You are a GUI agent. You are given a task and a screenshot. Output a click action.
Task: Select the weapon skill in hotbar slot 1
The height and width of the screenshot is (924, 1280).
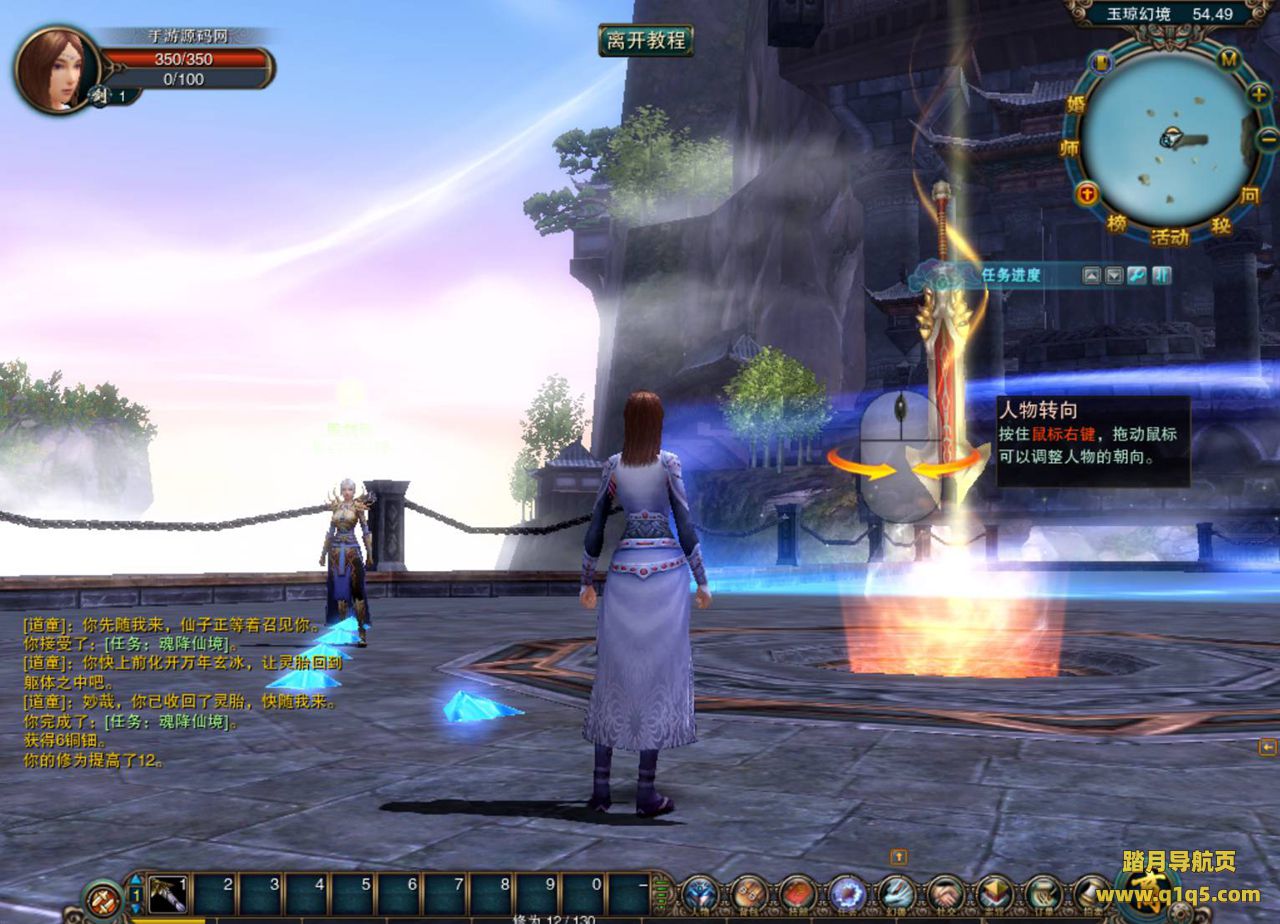click(168, 893)
